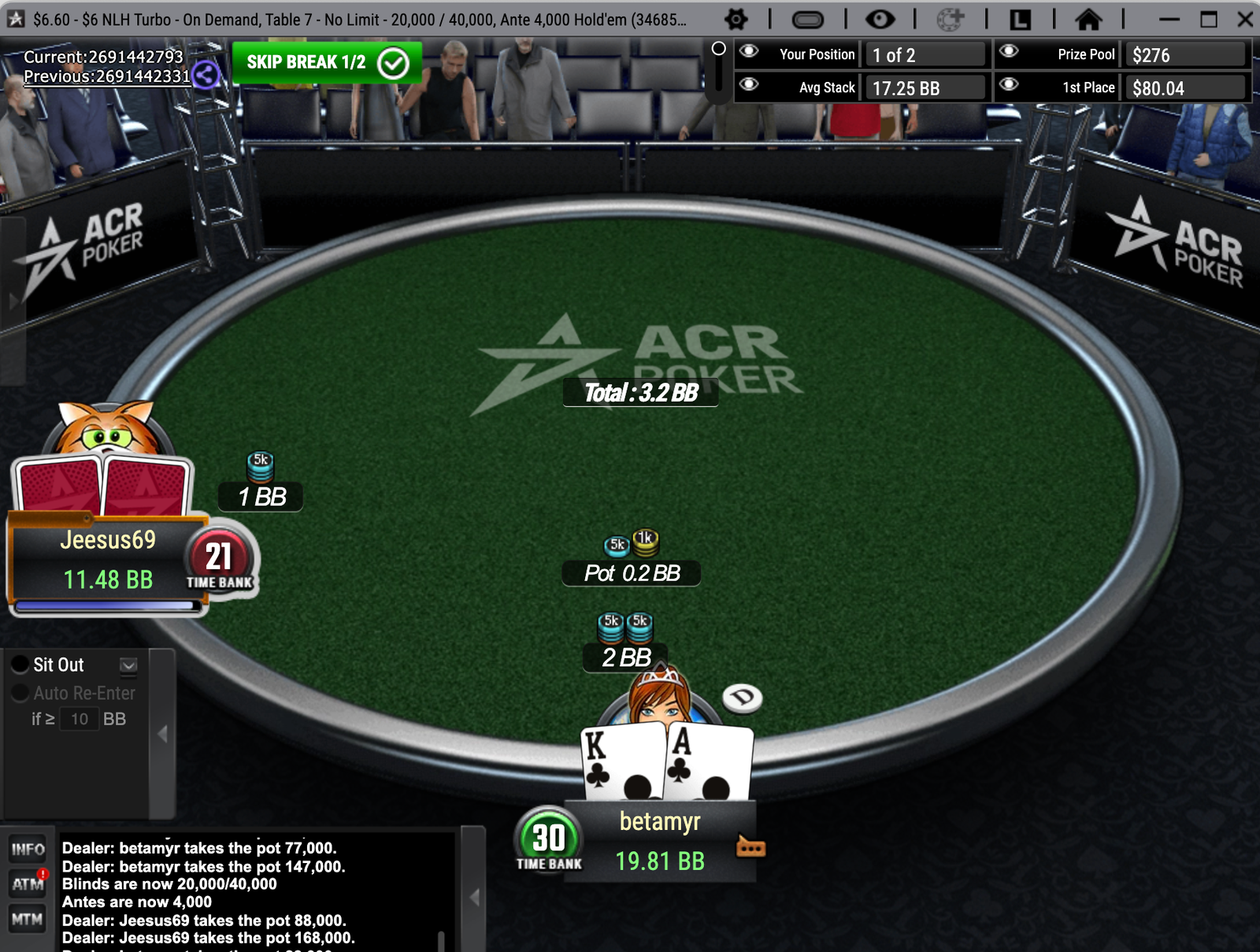Open the ATM panel with alert badge
The image size is (1260, 952).
coord(28,883)
